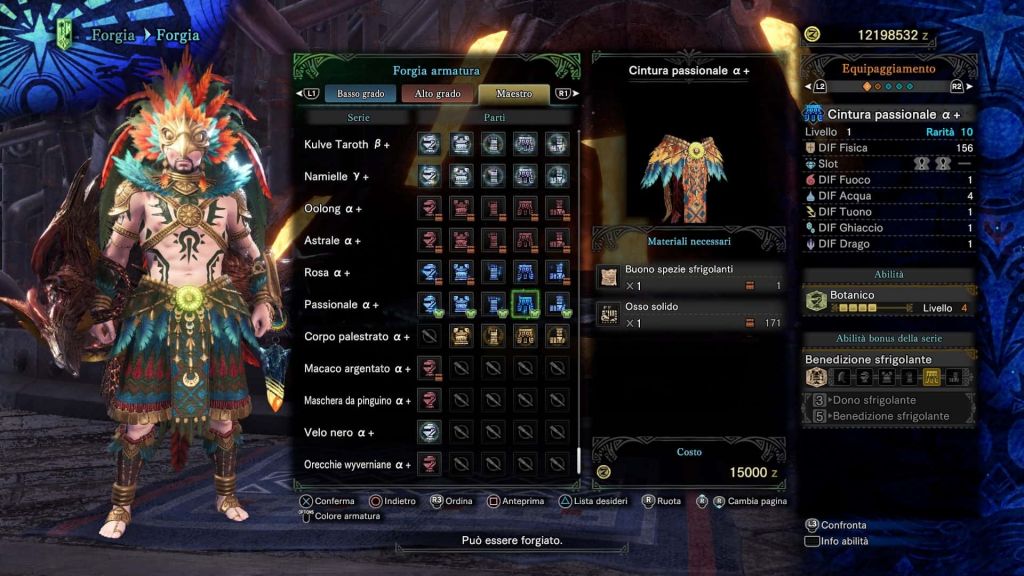The width and height of the screenshot is (1024, 576).
Task: Open the Alto grado tab
Action: (437, 94)
